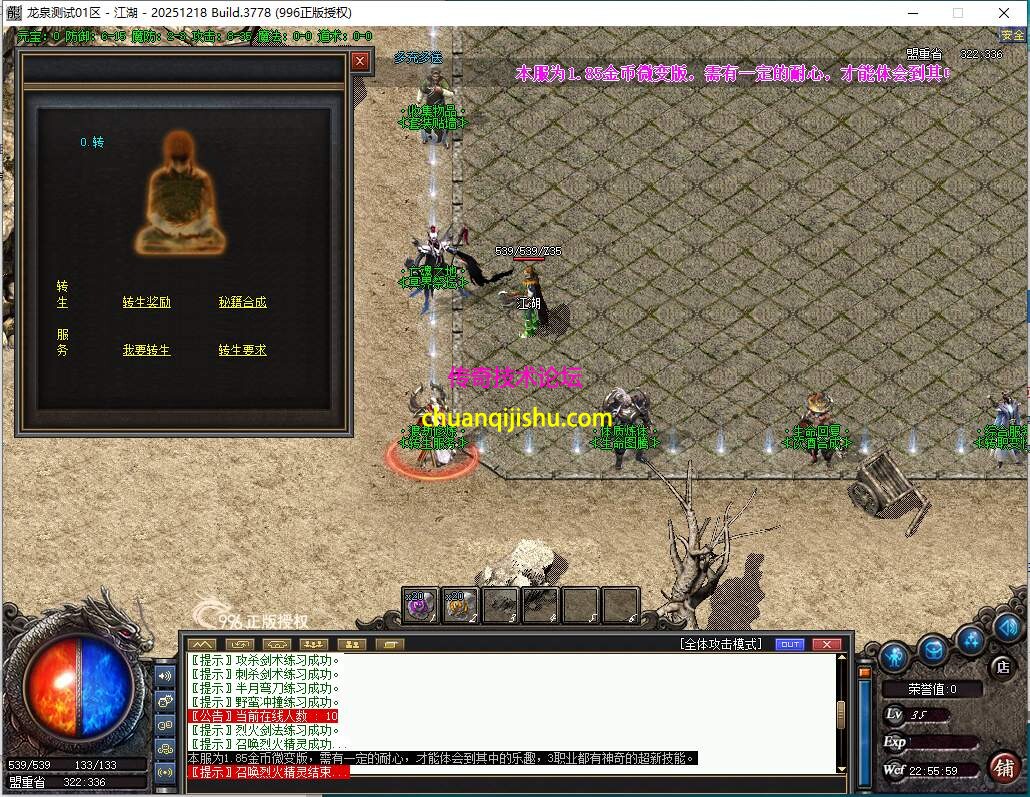1030x797 pixels.
Task: View the 转生要求 rebirth requirements
Action: click(x=243, y=350)
